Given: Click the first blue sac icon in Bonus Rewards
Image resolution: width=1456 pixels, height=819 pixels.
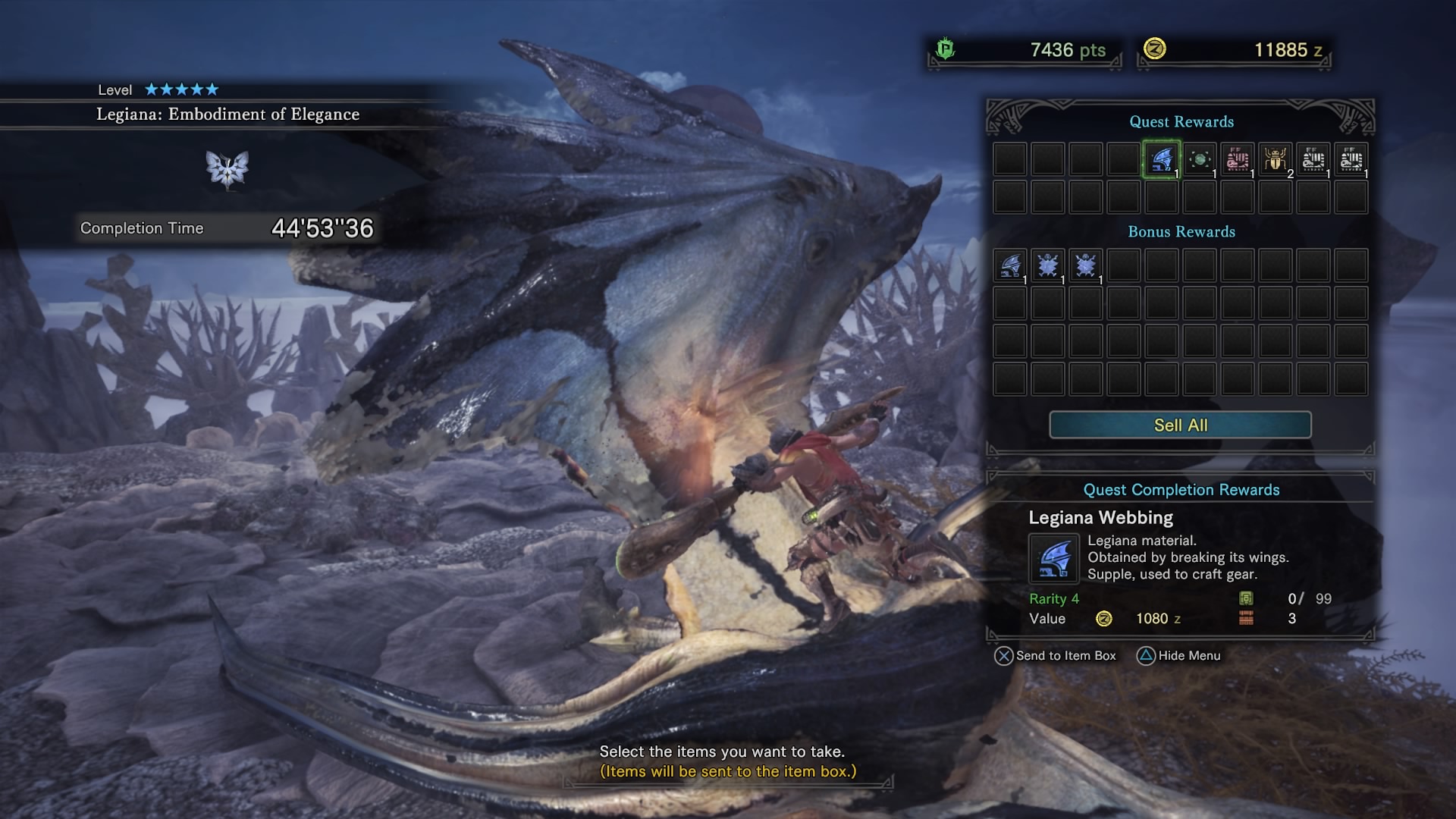Looking at the screenshot, I should (x=1048, y=265).
